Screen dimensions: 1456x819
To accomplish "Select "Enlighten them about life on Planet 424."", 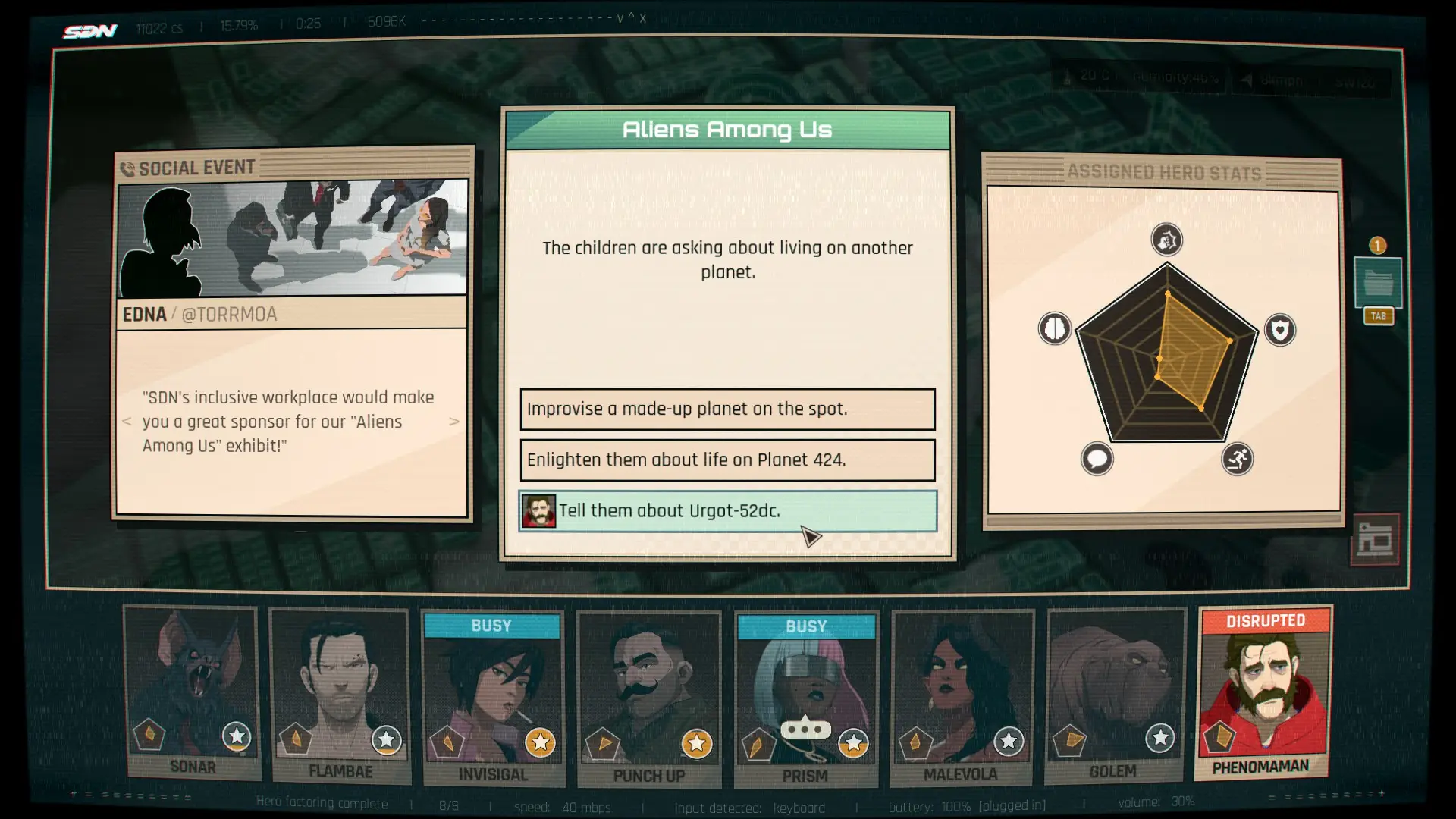I will tap(727, 460).
